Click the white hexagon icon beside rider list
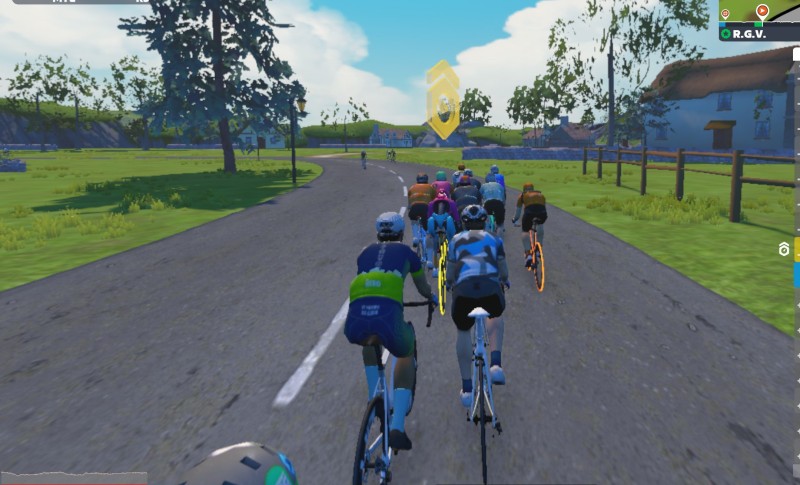This screenshot has width=800, height=485. pos(785,249)
